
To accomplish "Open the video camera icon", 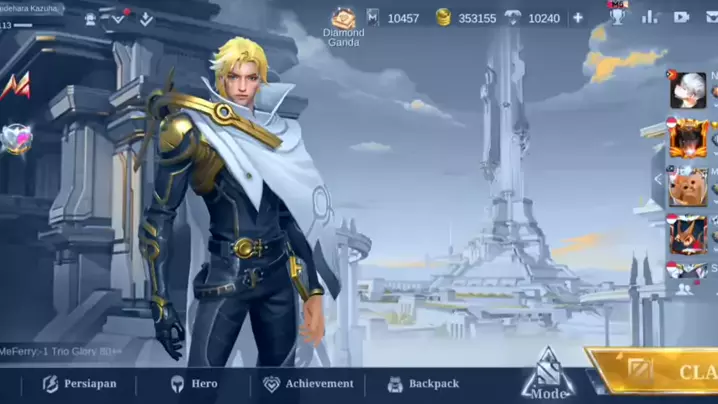I will pyautogui.click(x=682, y=17).
